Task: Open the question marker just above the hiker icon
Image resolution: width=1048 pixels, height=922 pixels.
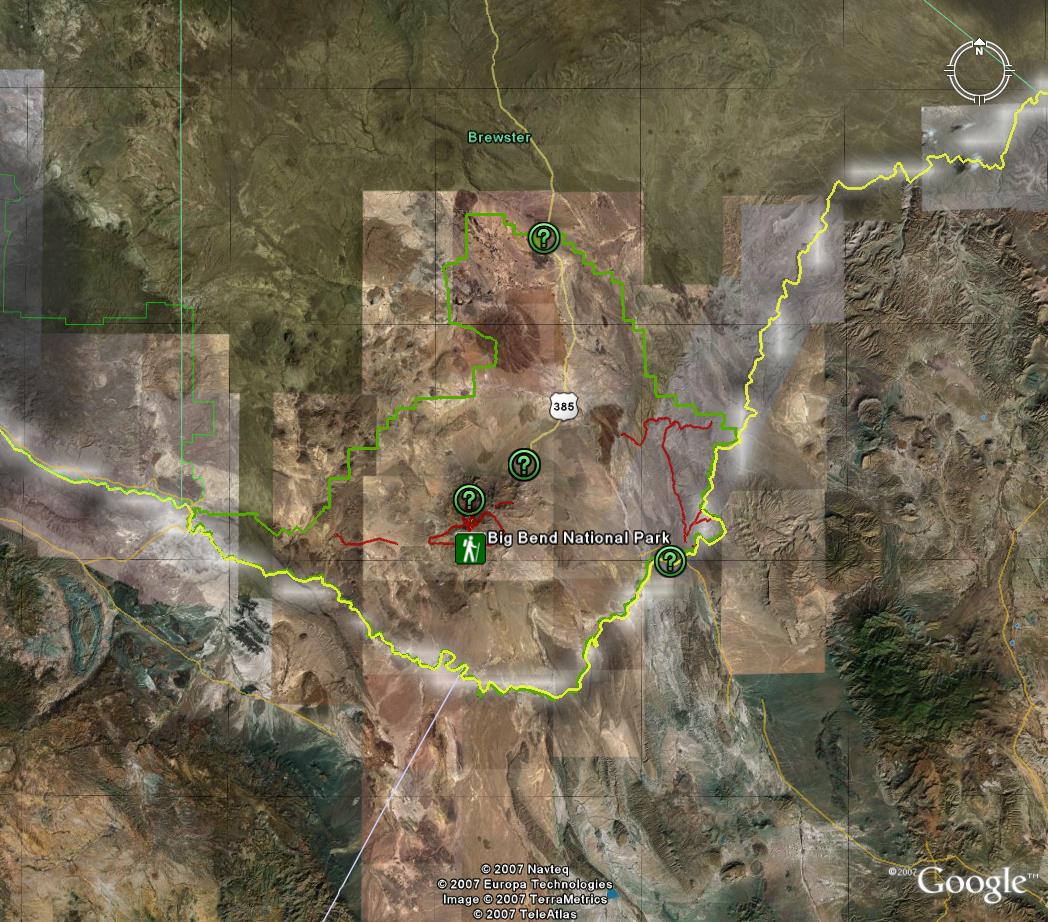Action: 468,498
